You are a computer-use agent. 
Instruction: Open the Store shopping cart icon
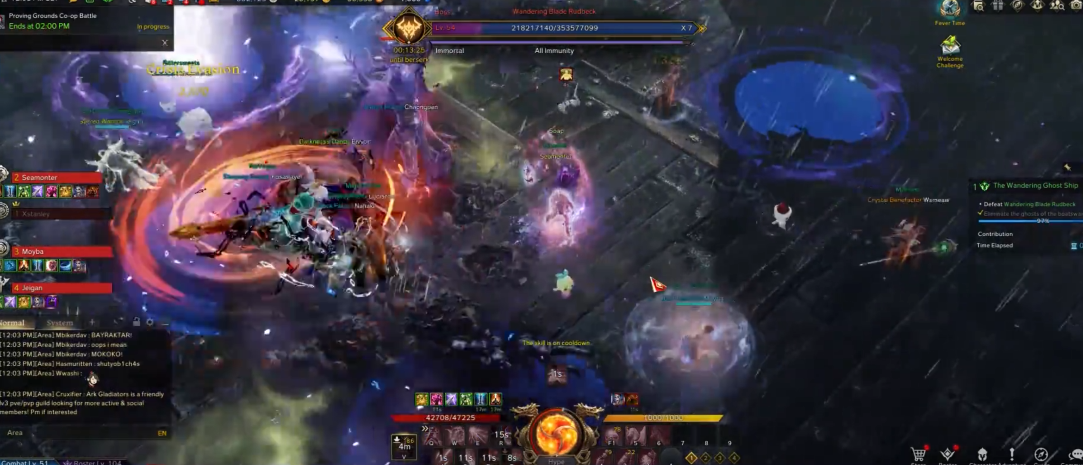tap(917, 455)
